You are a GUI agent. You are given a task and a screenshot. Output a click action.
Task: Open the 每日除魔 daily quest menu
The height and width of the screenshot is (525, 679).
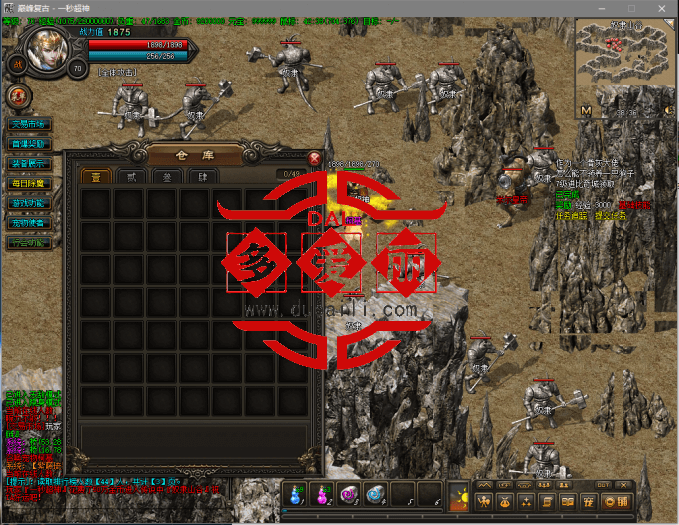coord(28,184)
